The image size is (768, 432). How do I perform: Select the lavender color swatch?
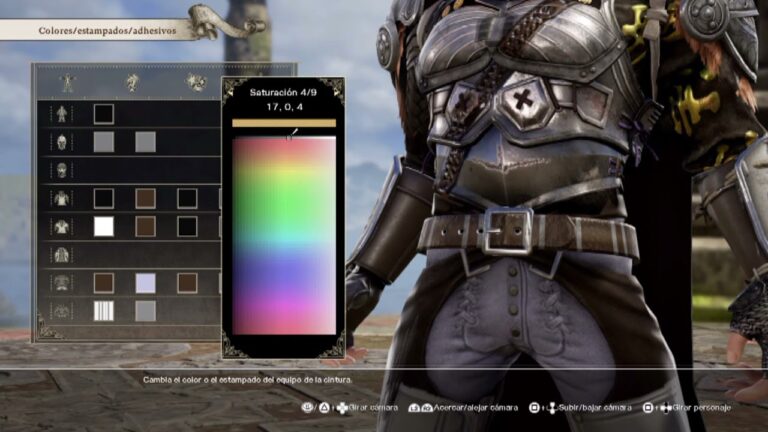pos(146,283)
